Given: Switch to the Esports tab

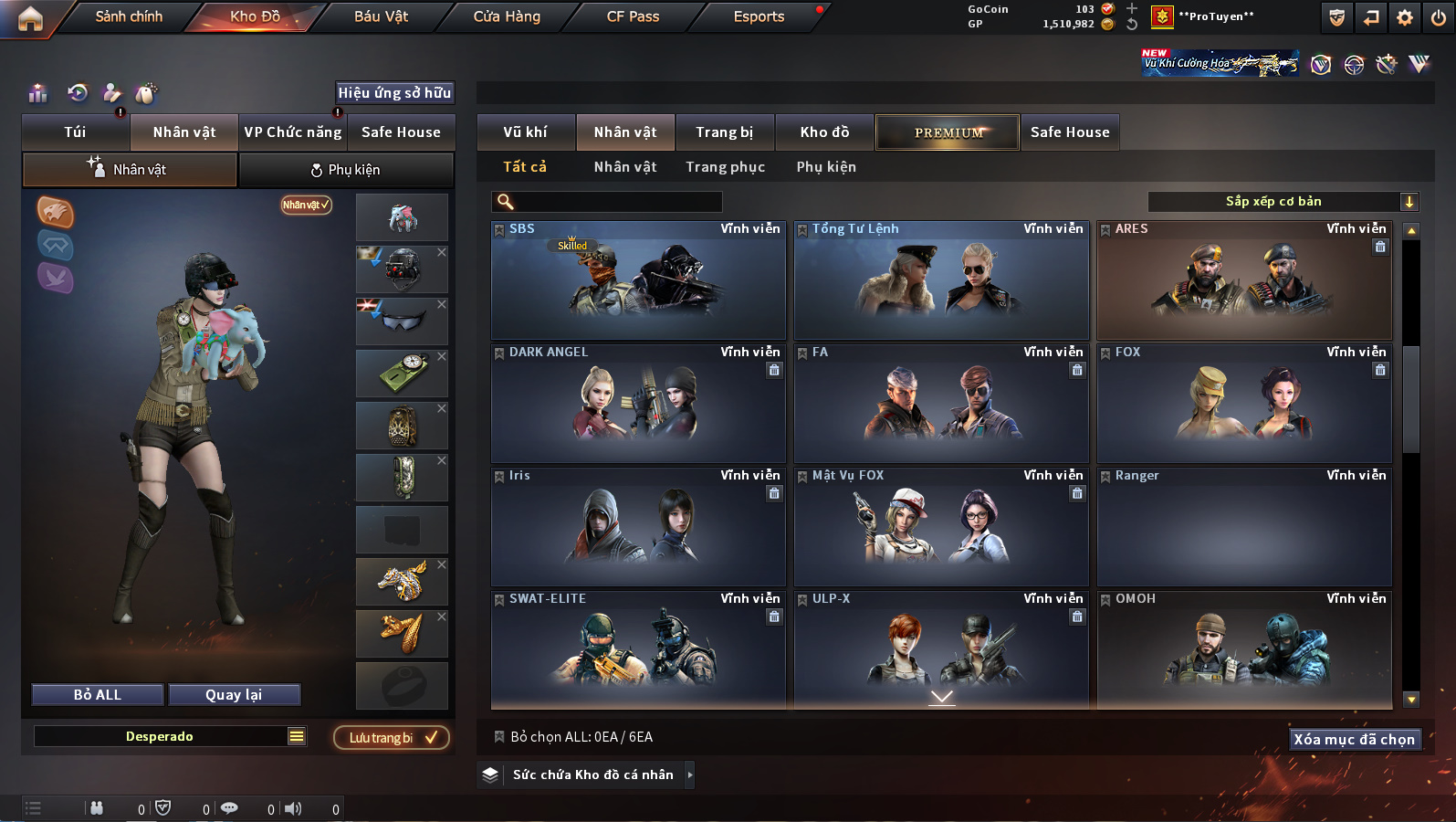Looking at the screenshot, I should [759, 16].
